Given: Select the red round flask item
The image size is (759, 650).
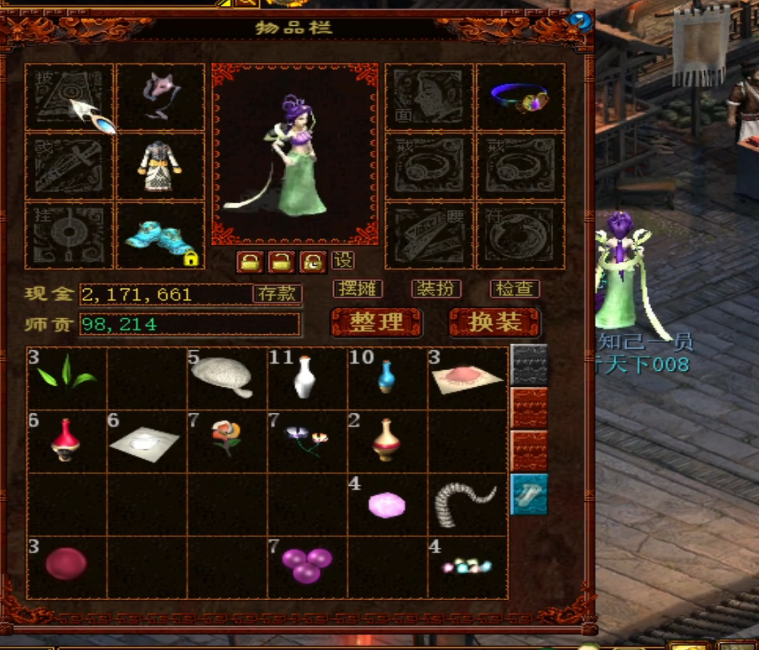Looking at the screenshot, I should 67,440.
